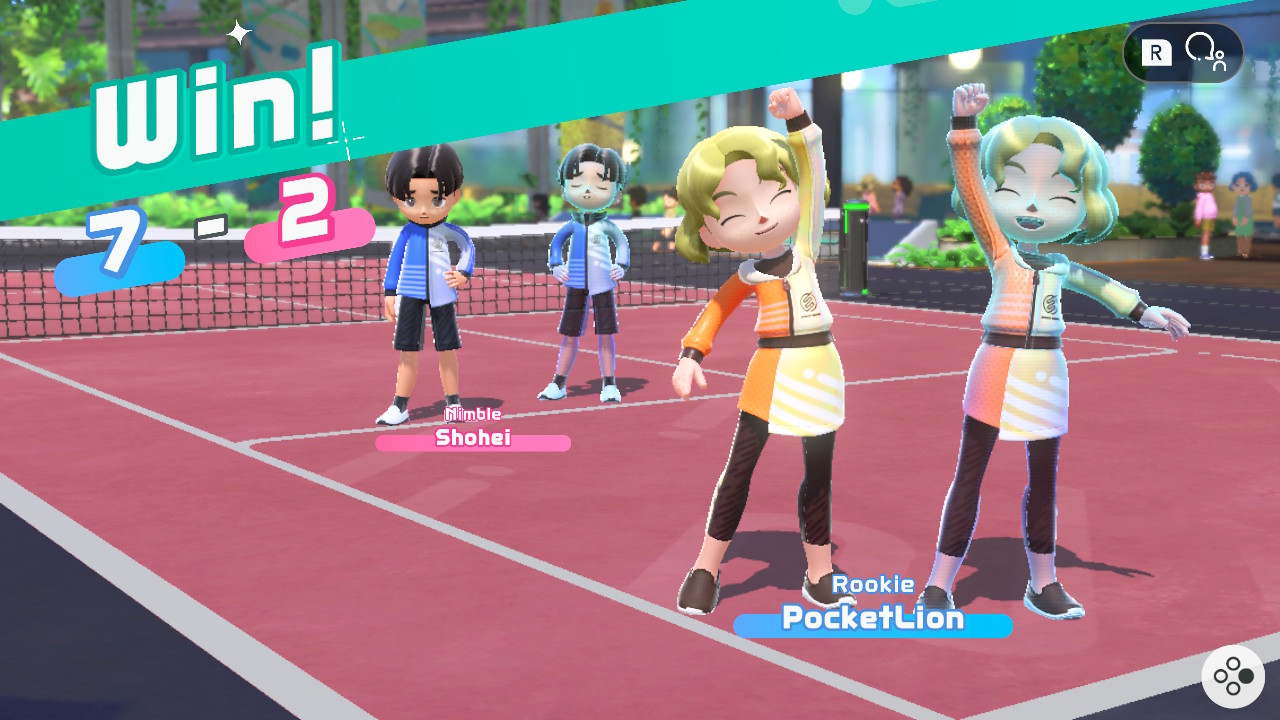Open the dark rounded pill in top-right corner

[x=1183, y=52]
